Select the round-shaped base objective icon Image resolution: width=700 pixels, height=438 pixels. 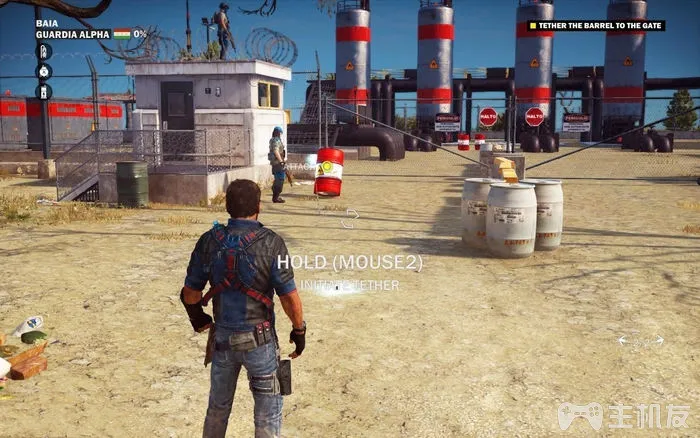pyautogui.click(x=44, y=71)
